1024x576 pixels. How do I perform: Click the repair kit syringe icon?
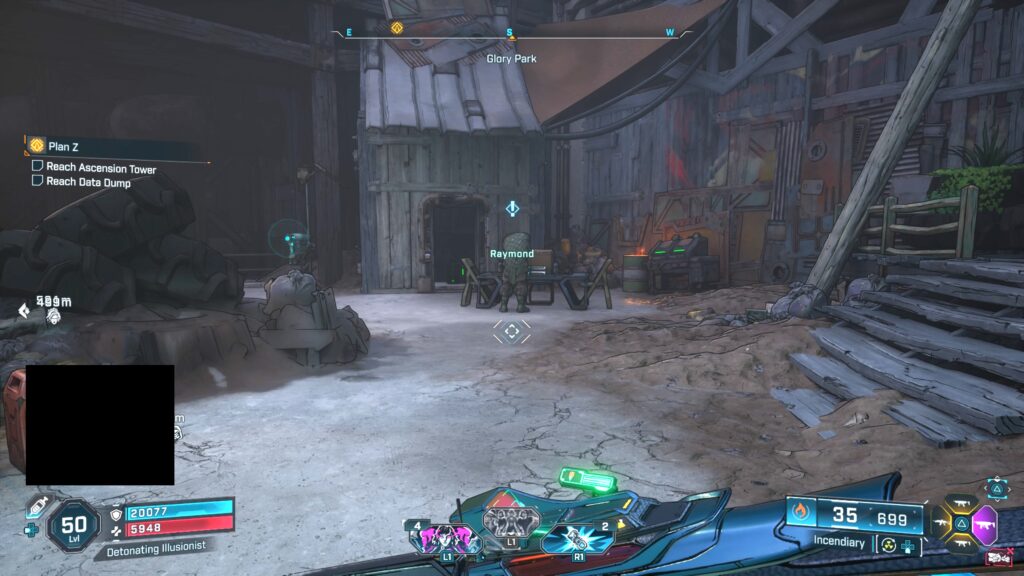tap(38, 506)
